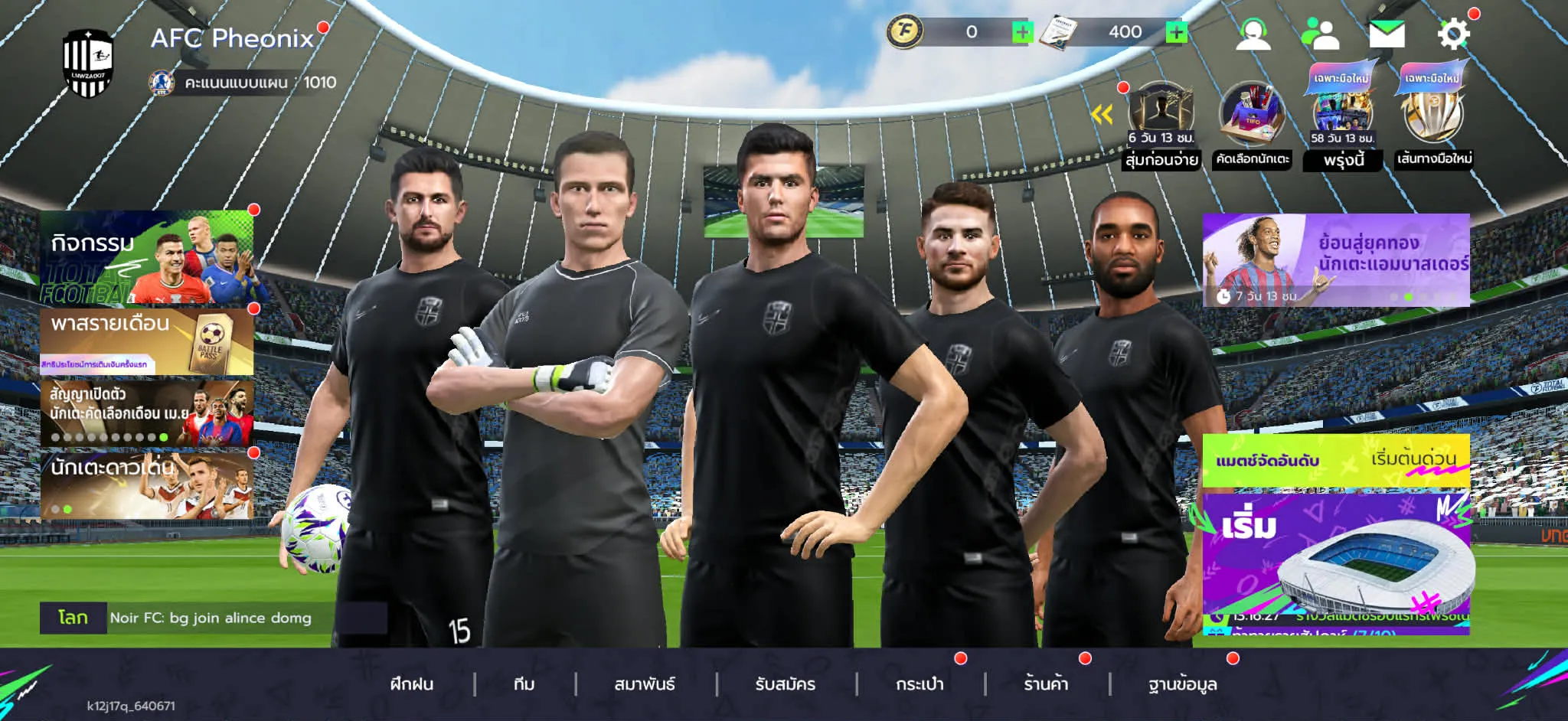The height and width of the screenshot is (721, 1568).
Task: Add more gold F coins
Action: click(x=1022, y=32)
